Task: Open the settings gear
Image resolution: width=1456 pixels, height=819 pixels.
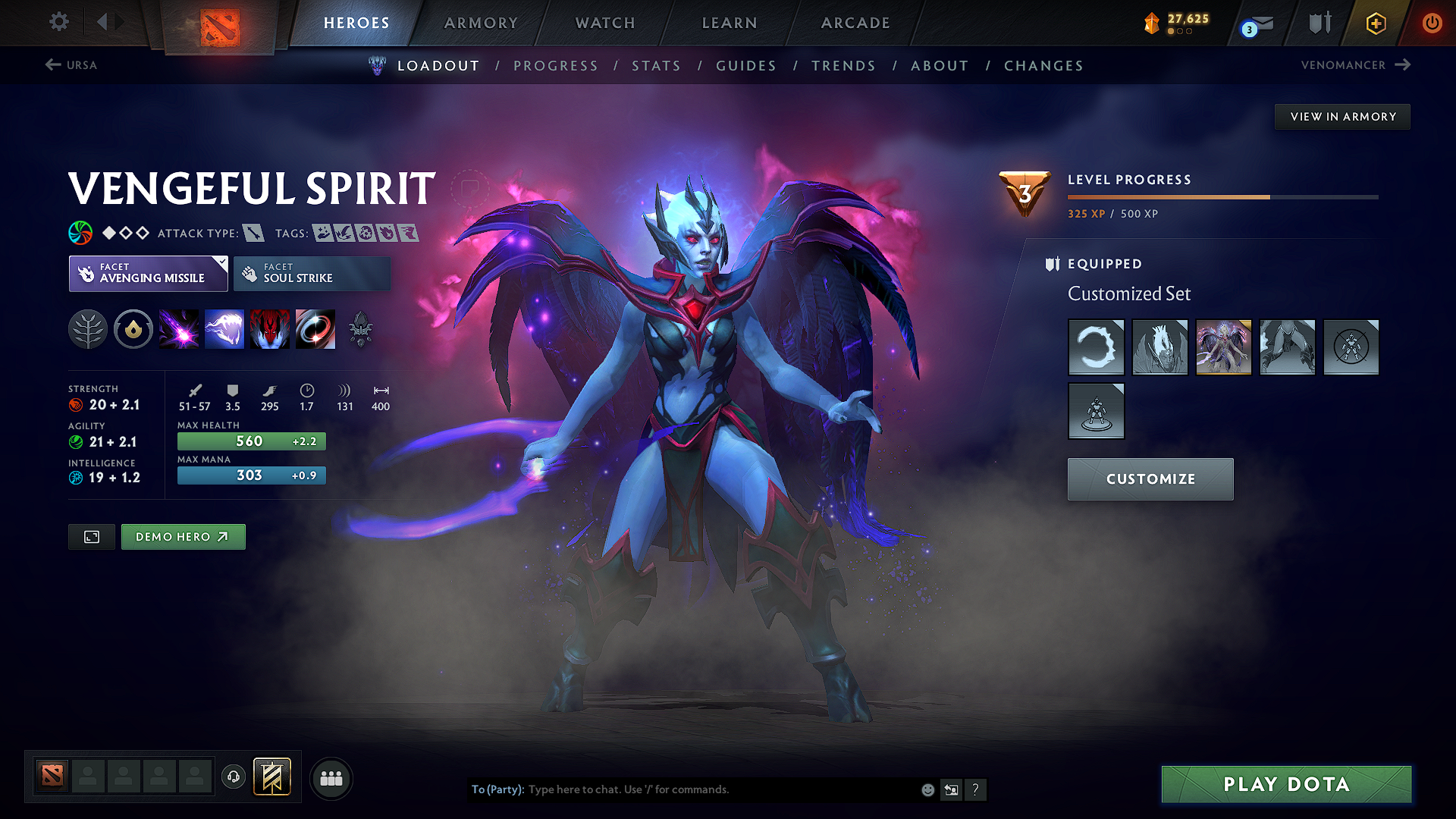Action: (58, 22)
